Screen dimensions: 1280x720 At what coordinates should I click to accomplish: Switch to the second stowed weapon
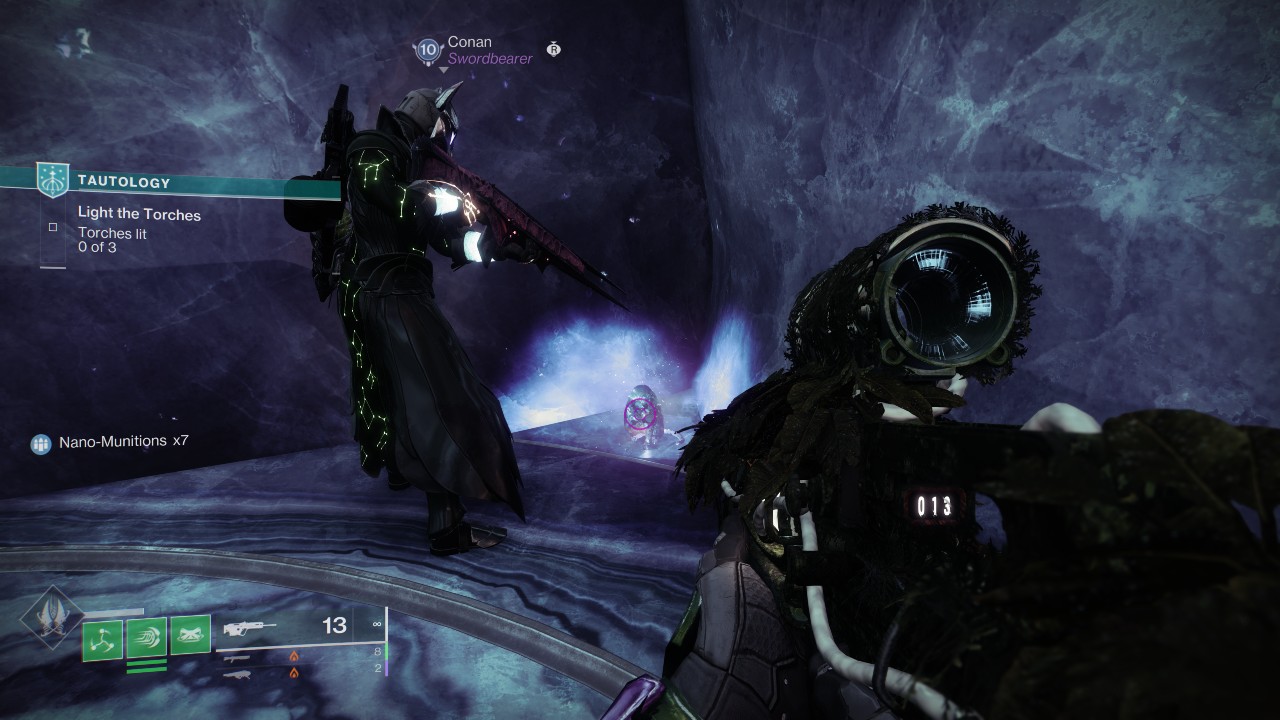238,657
